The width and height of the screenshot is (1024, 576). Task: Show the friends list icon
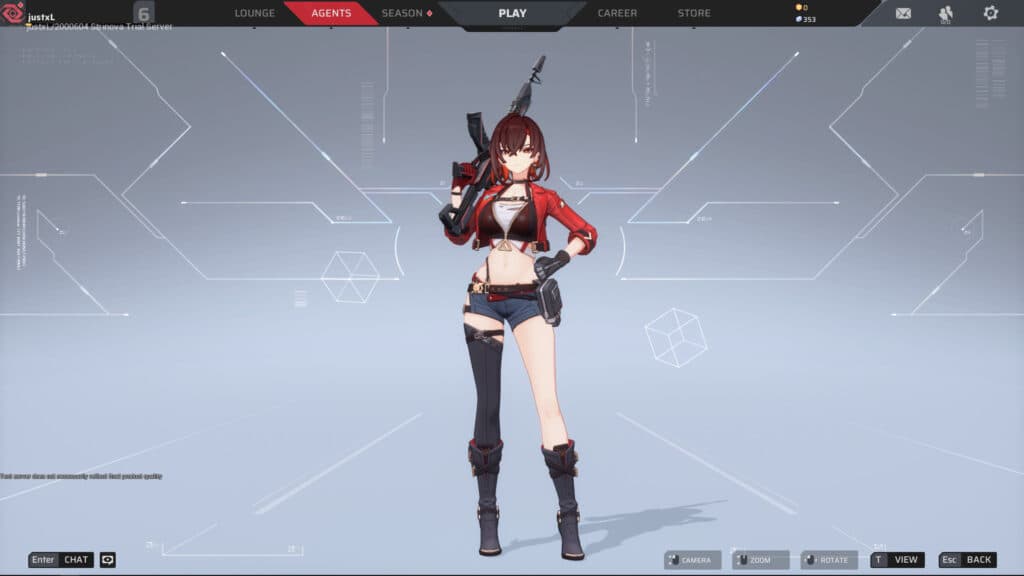click(946, 13)
